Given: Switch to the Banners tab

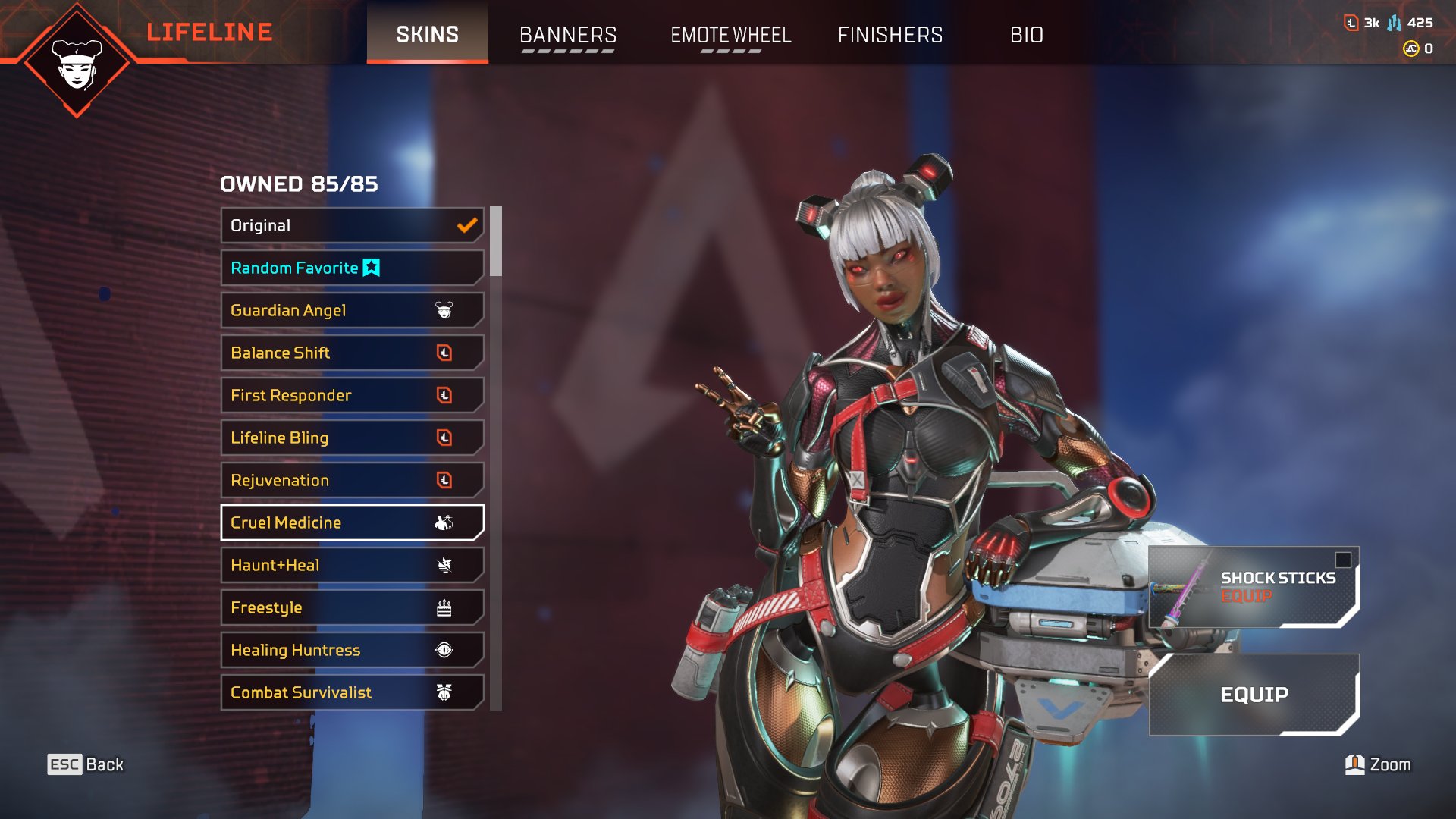Looking at the screenshot, I should point(567,35).
